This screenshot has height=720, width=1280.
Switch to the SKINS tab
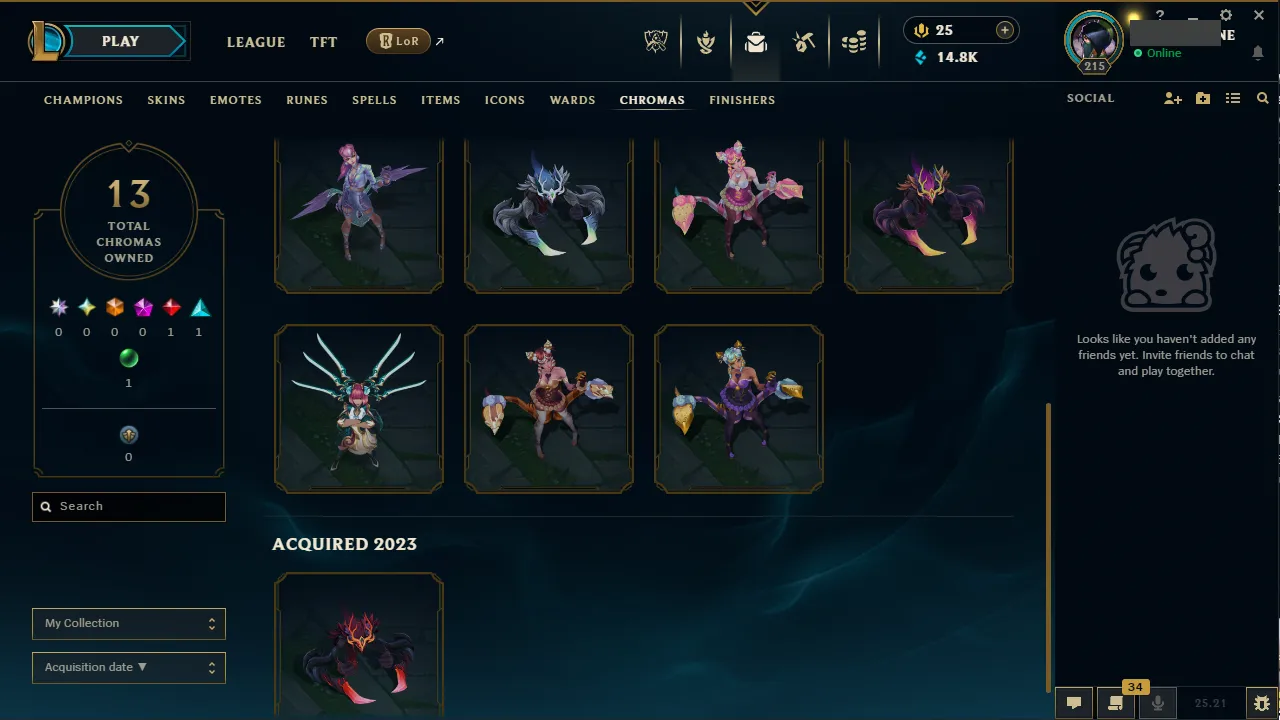coord(166,99)
